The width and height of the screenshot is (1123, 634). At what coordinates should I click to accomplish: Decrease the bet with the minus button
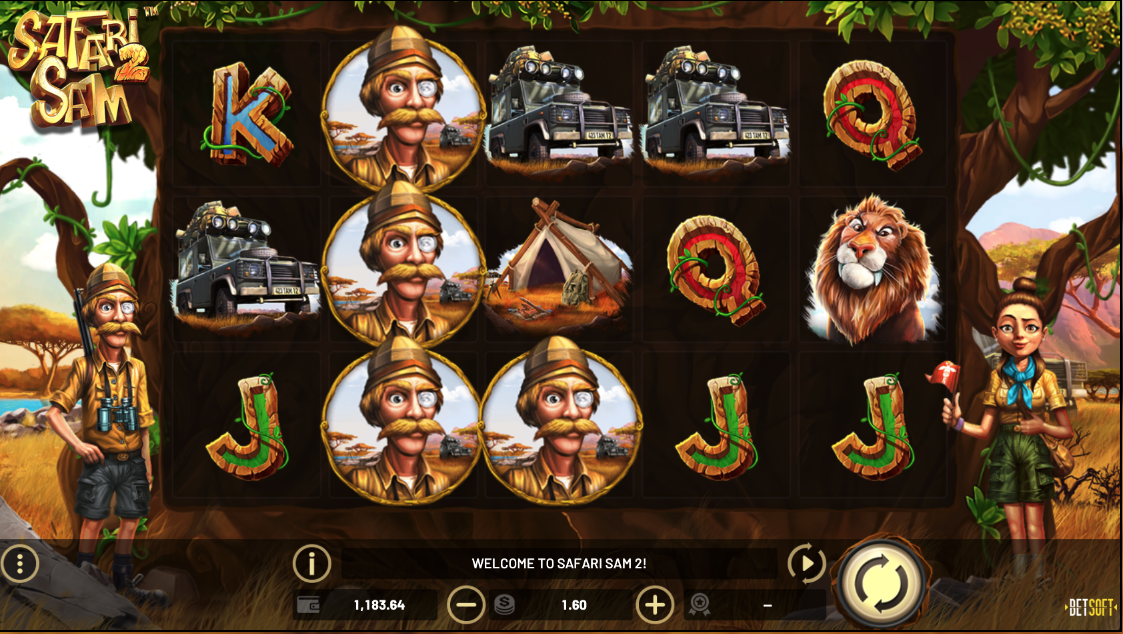[466, 604]
